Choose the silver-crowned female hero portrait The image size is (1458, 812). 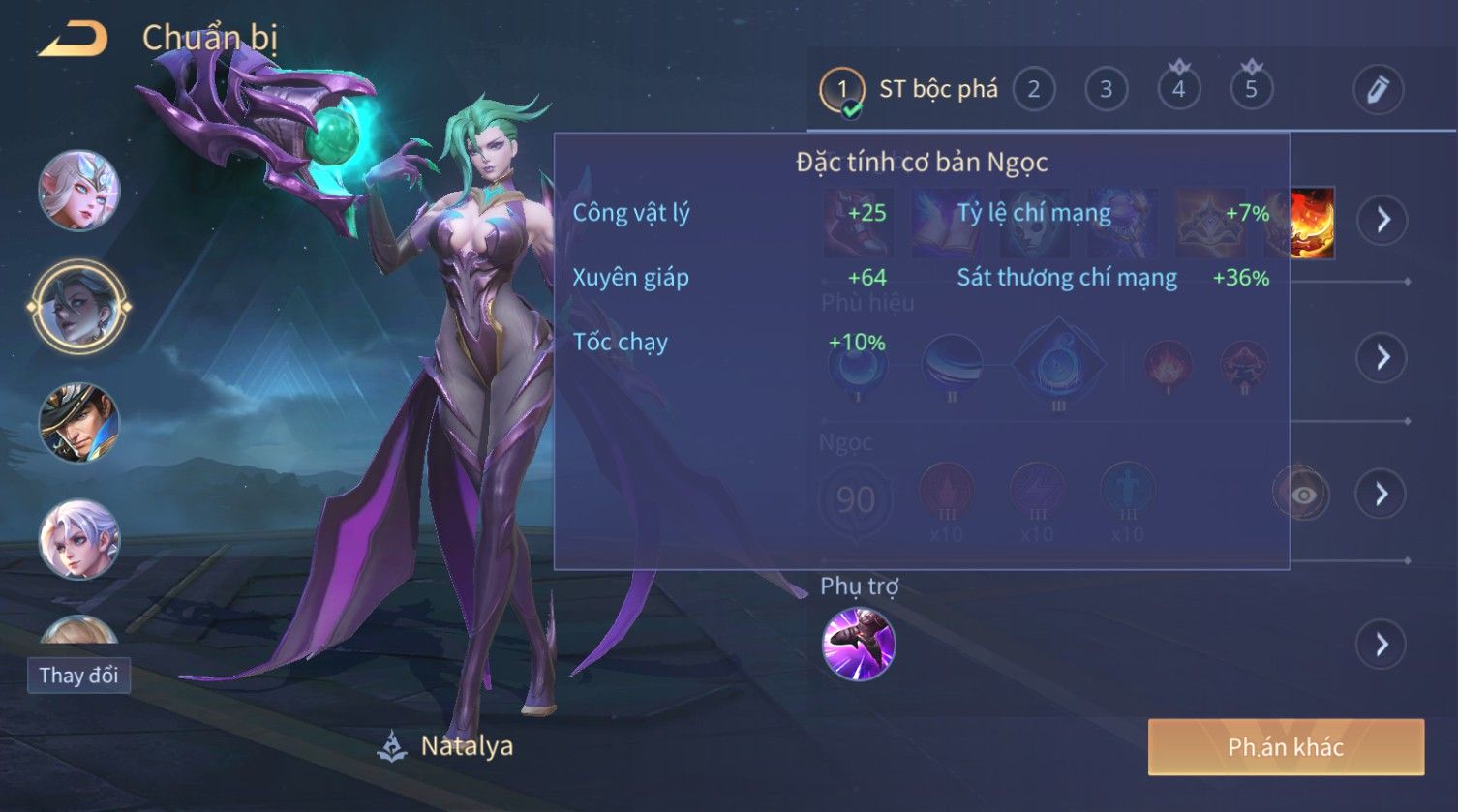[x=78, y=191]
